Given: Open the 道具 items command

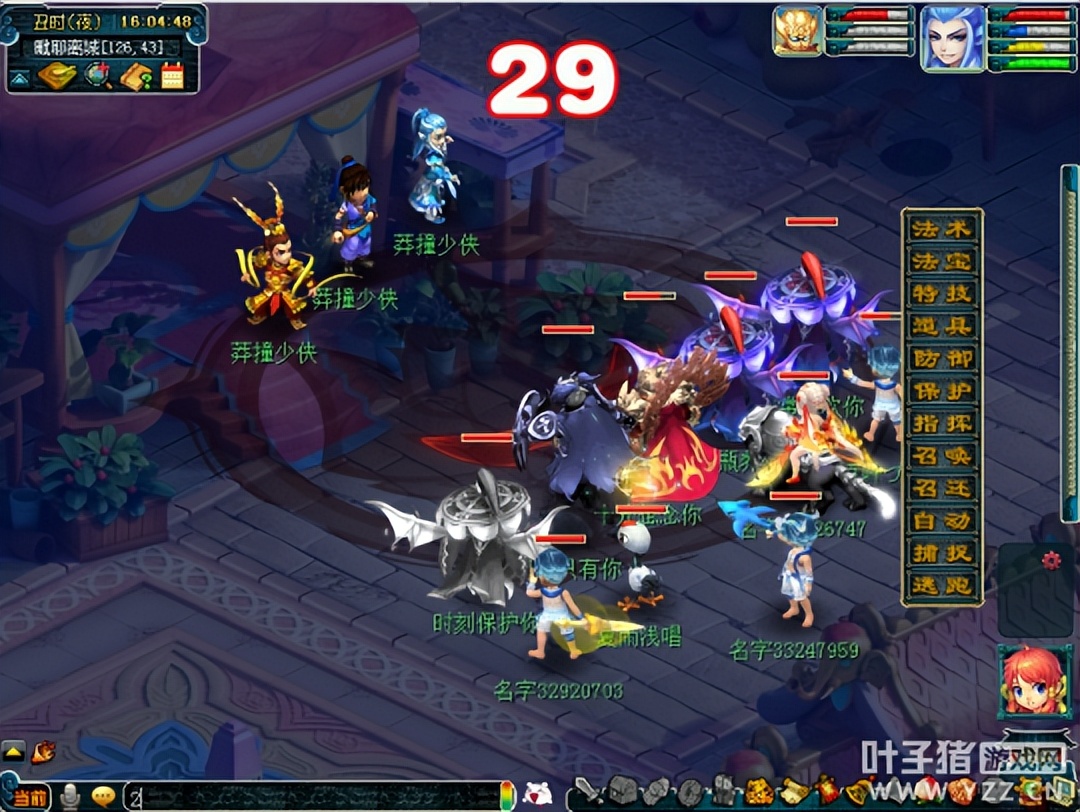Looking at the screenshot, I should (x=941, y=326).
